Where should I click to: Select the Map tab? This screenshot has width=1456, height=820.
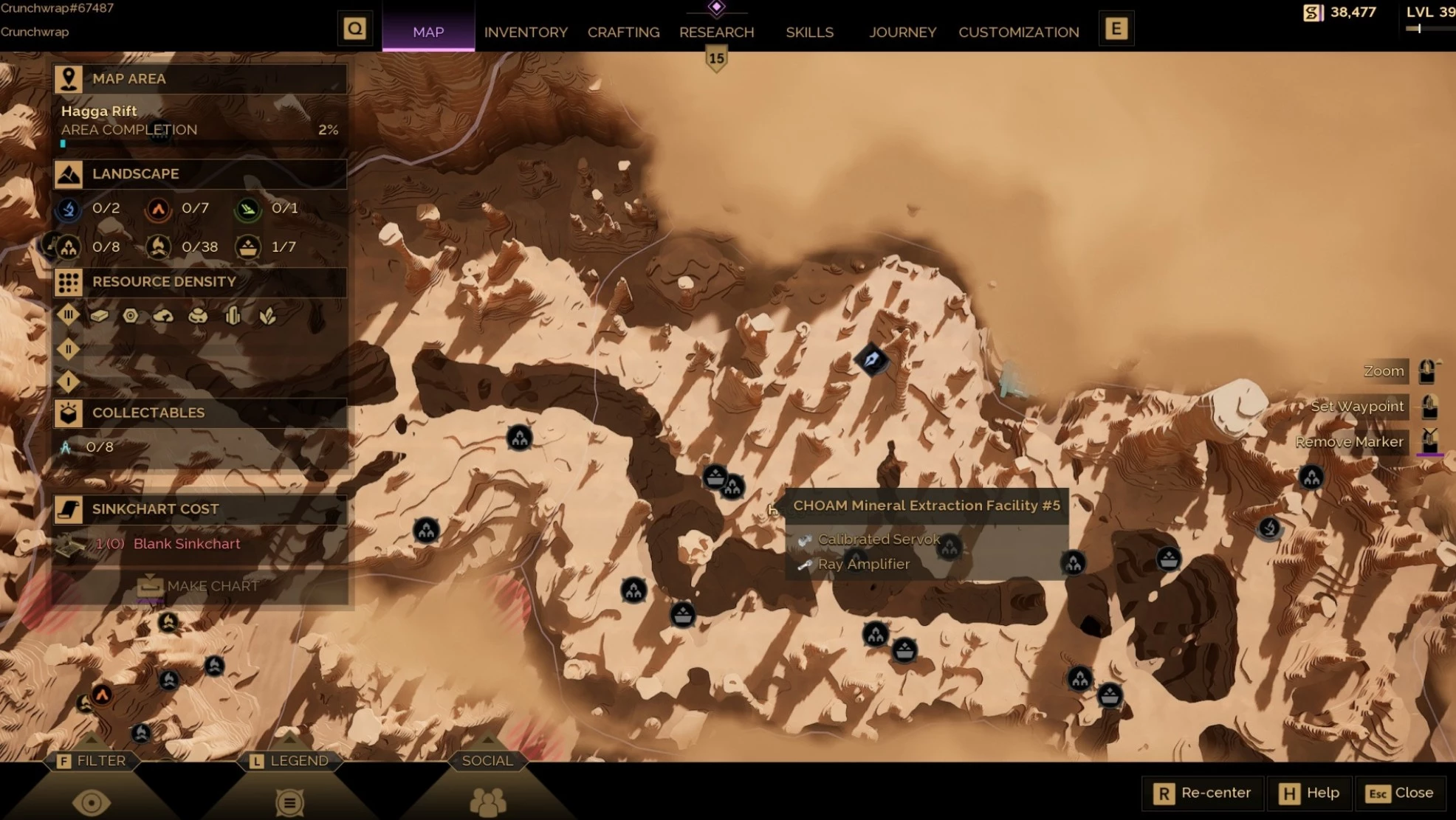point(428,32)
